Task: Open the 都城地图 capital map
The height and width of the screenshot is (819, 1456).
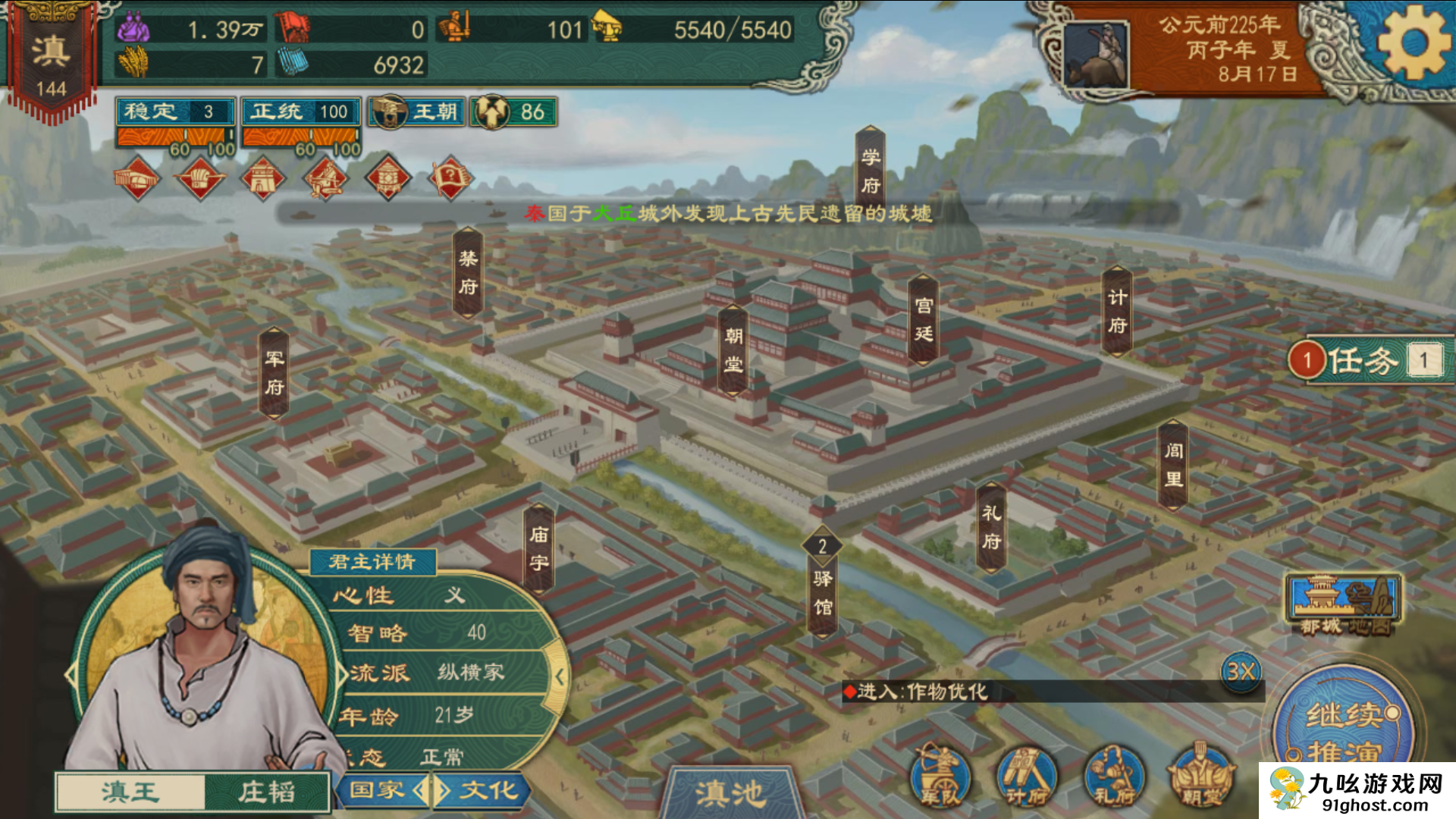Action: click(x=1343, y=604)
